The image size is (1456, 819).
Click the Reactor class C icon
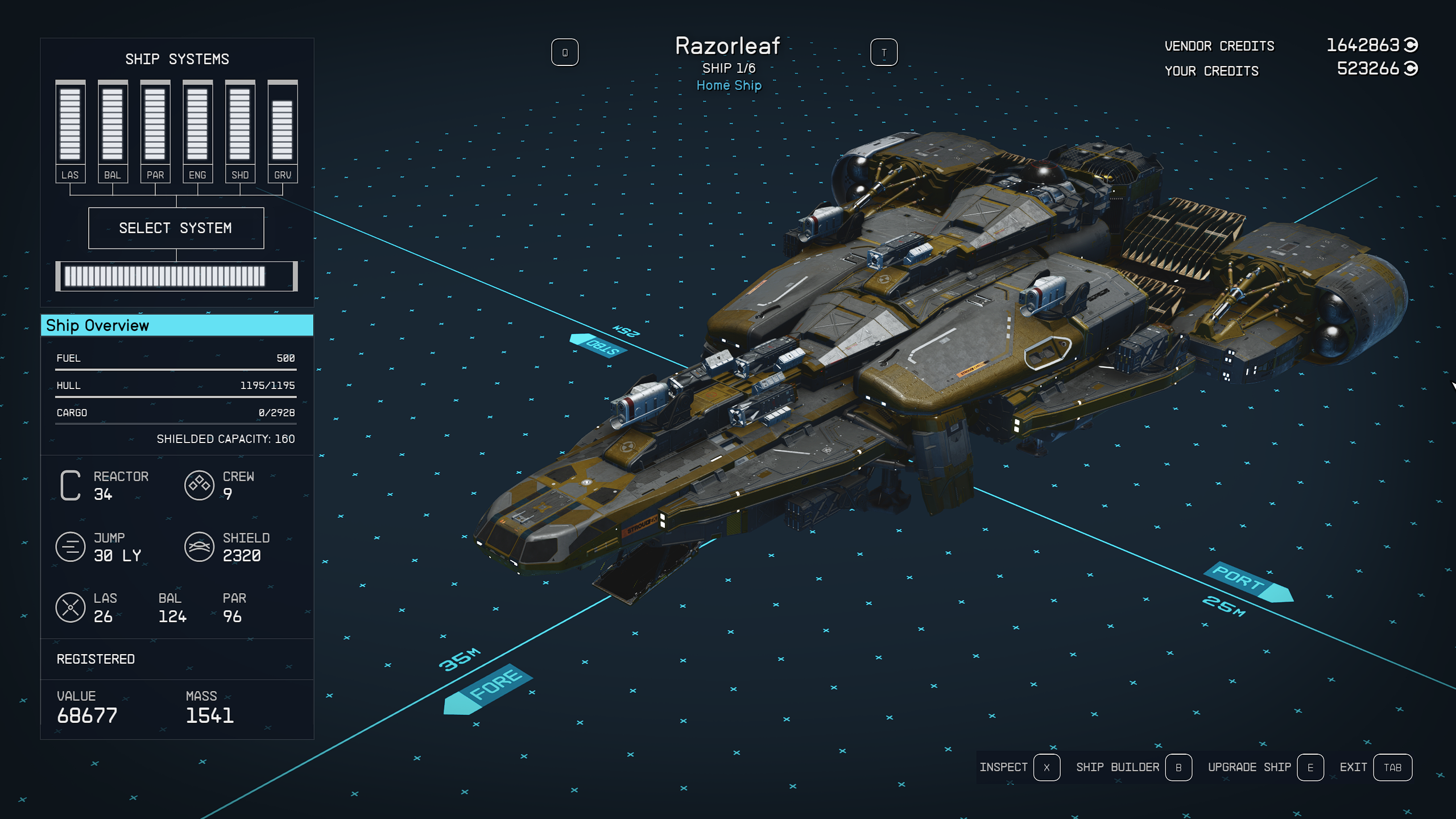pos(71,486)
